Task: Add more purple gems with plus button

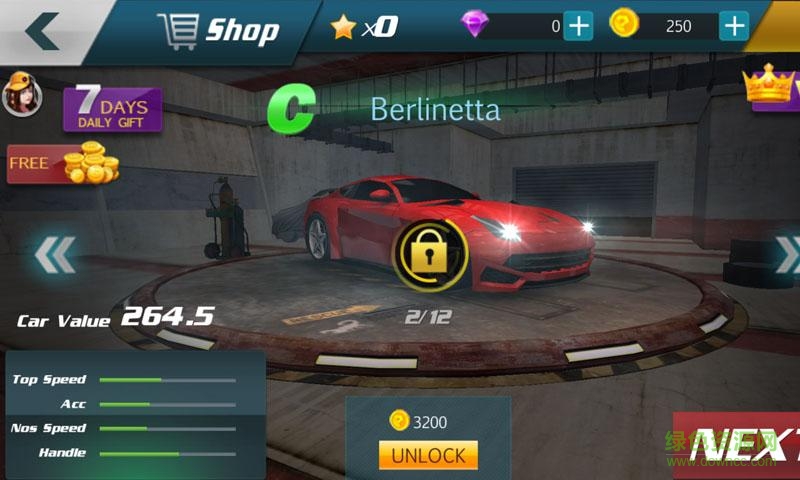Action: 578,26
